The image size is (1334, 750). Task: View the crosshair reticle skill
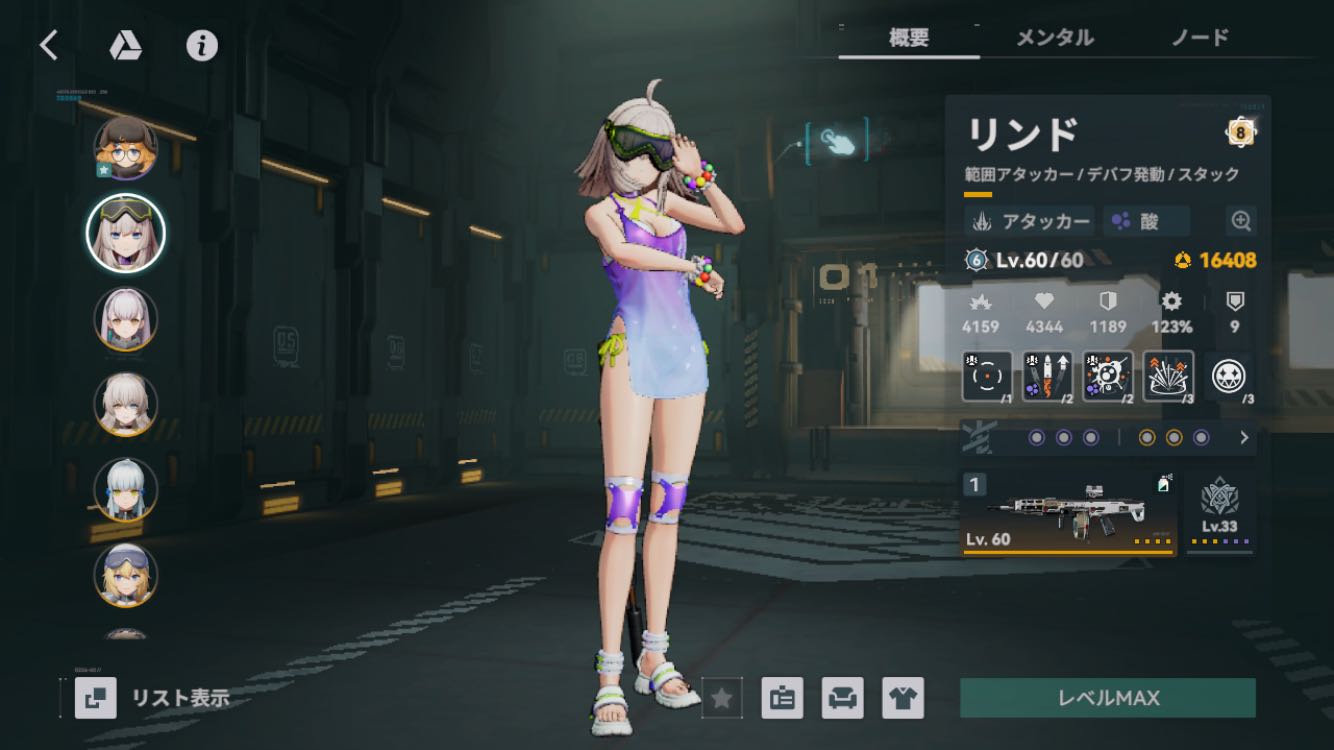pyautogui.click(x=987, y=376)
